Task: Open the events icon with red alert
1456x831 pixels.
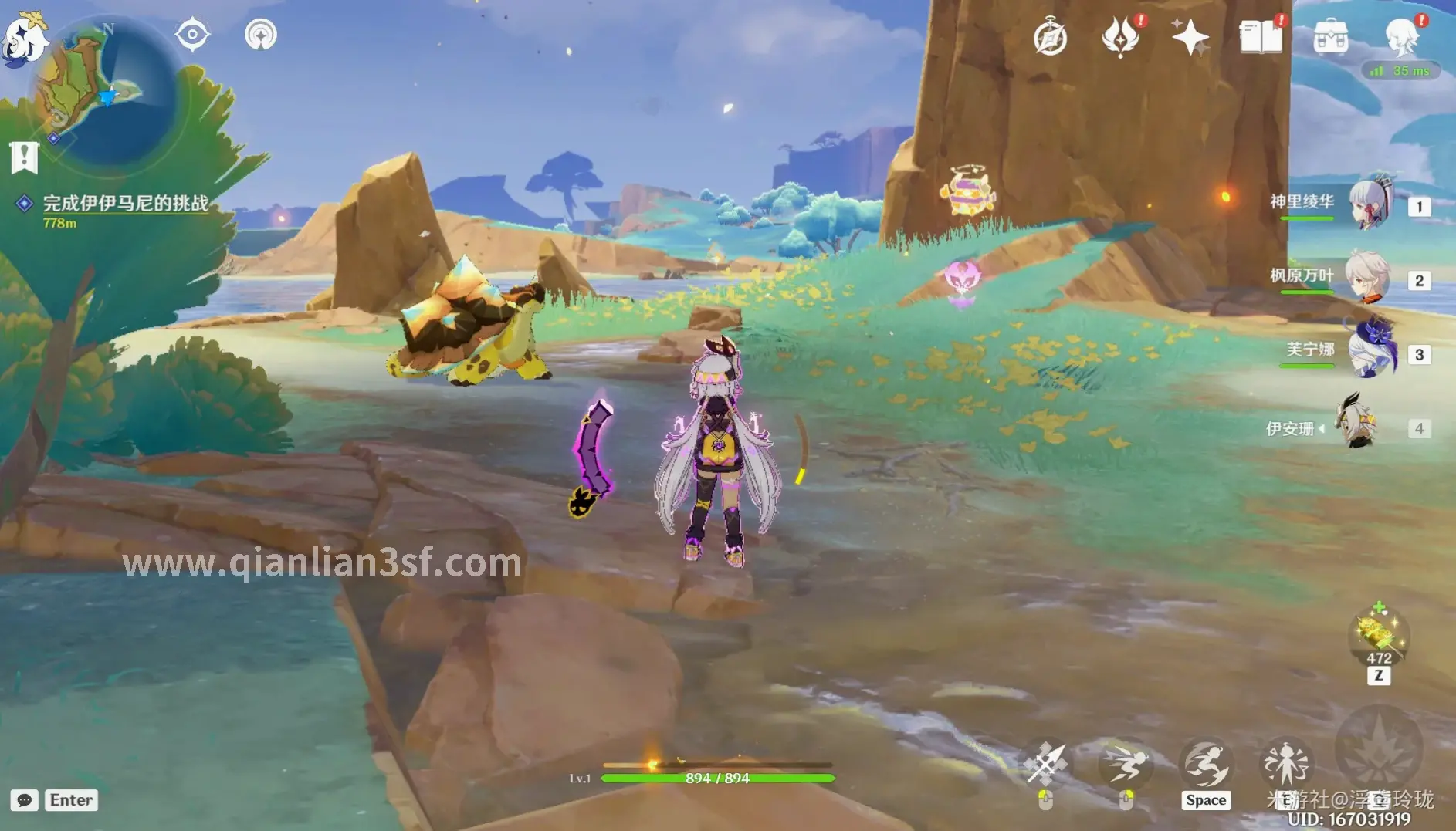Action: point(1120,37)
